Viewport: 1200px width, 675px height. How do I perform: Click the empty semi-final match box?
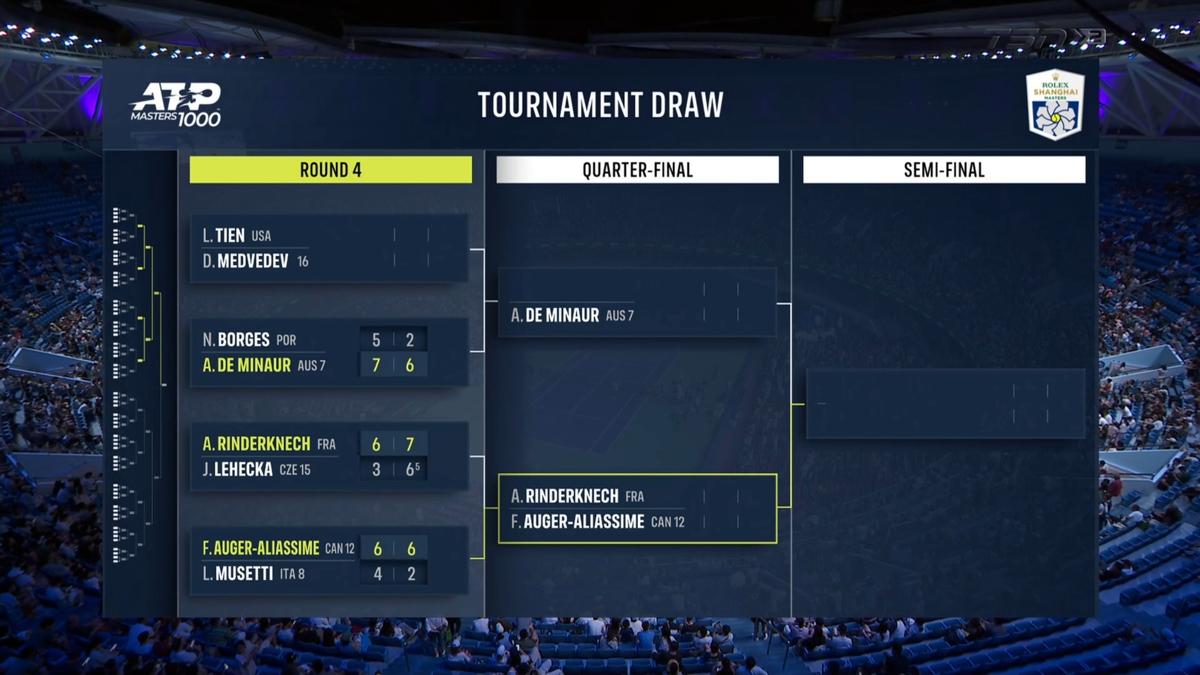click(945, 404)
